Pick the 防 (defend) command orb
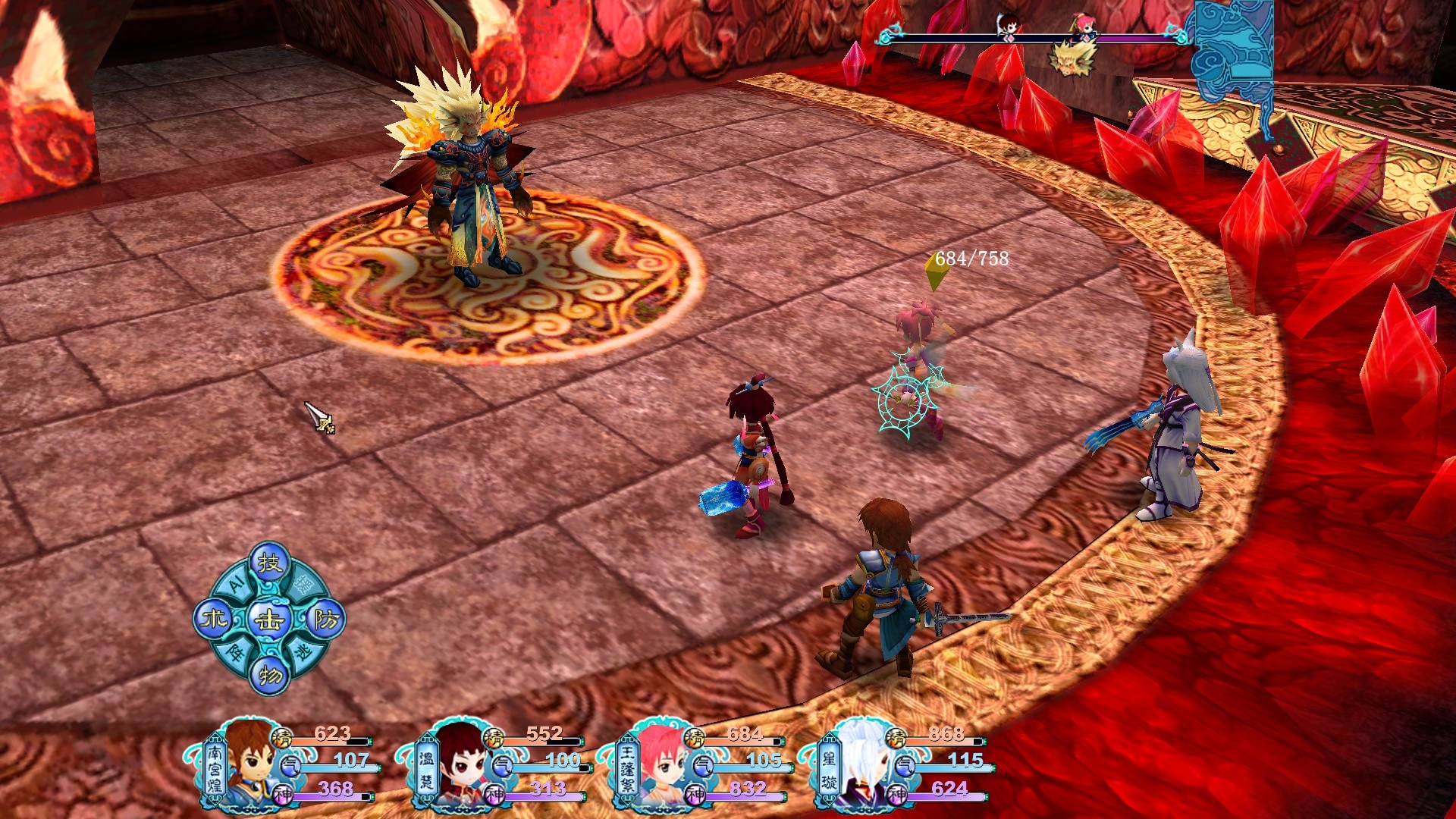This screenshot has width=1456, height=819. point(326,620)
